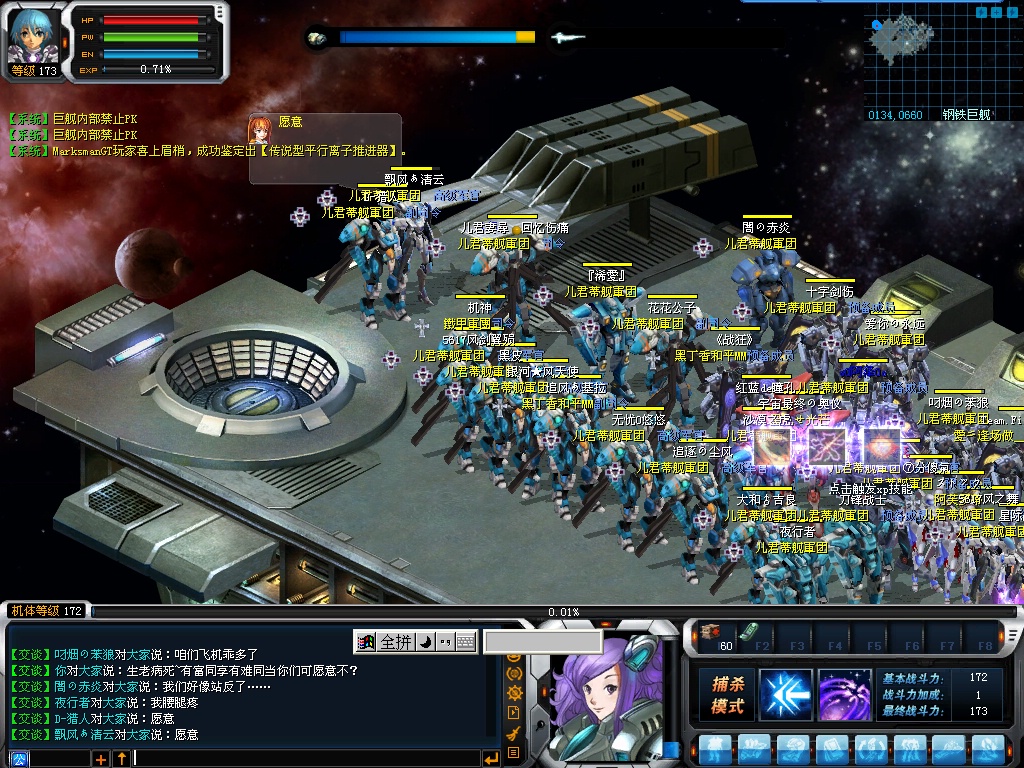Viewport: 1024px width, 768px height.
Task: Activate the blue arrow burst skill
Action: coord(785,695)
